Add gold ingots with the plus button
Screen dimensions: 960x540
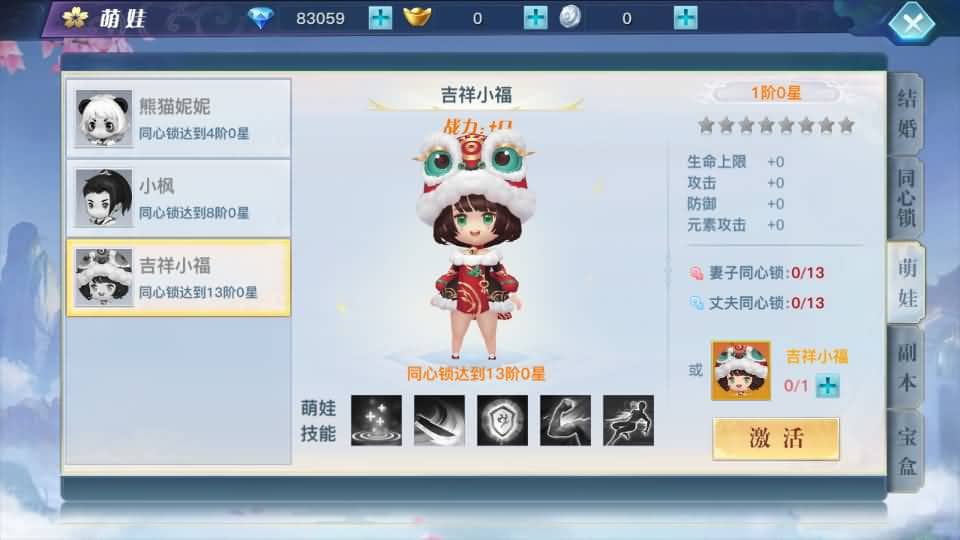[536, 18]
